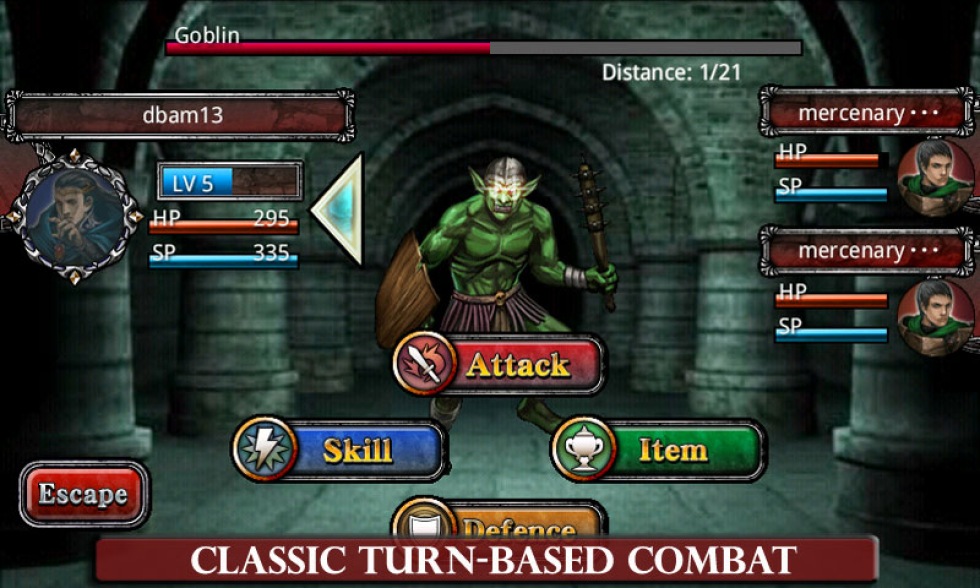Escape from the battle
Image resolution: width=980 pixels, height=588 pixels.
(x=83, y=494)
